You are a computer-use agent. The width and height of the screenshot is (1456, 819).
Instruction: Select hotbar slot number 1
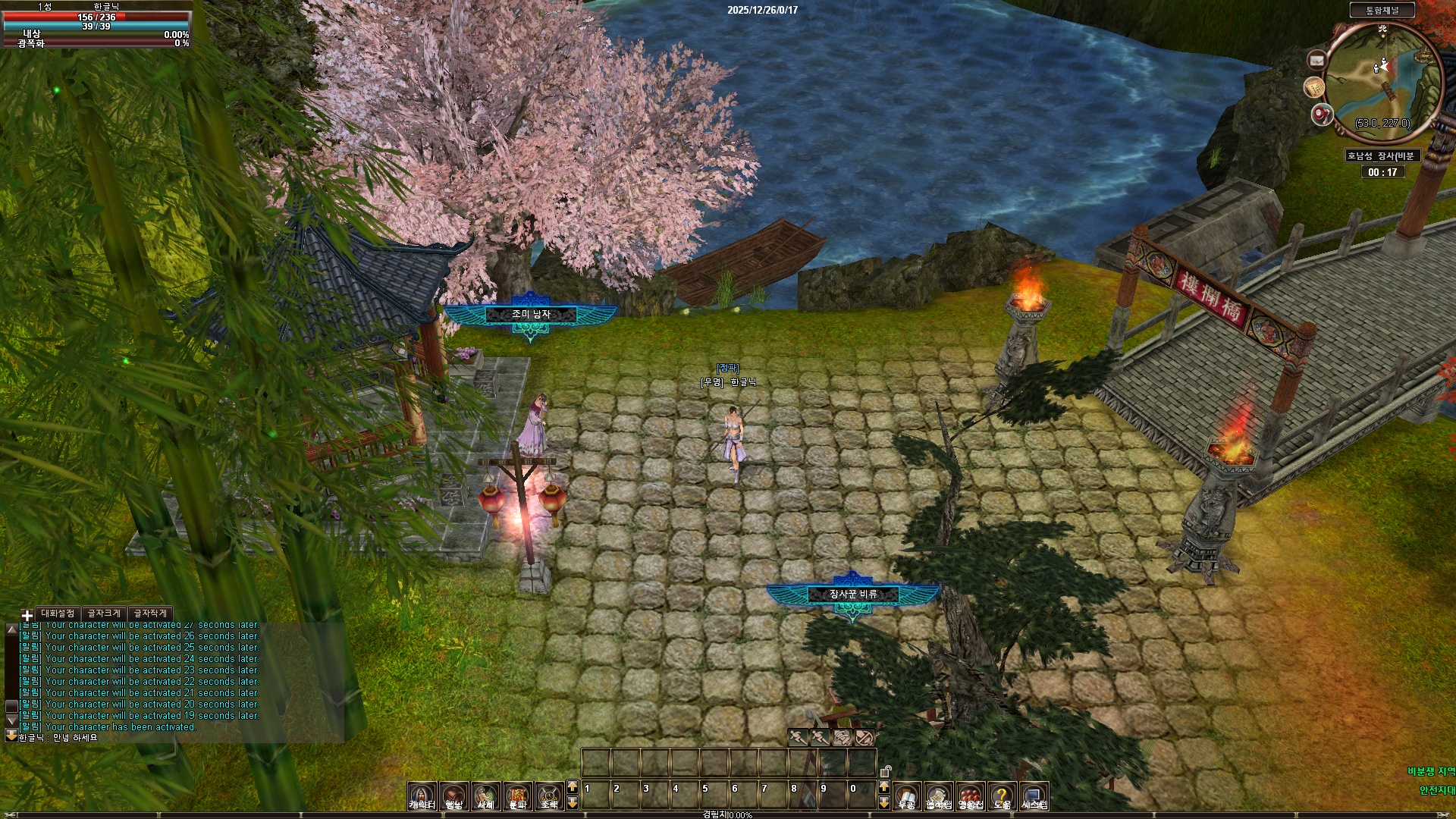pyautogui.click(x=595, y=795)
